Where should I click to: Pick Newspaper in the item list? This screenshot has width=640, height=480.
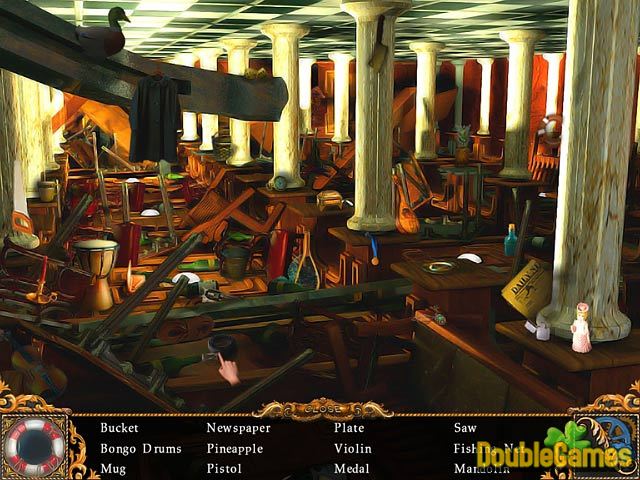239,428
